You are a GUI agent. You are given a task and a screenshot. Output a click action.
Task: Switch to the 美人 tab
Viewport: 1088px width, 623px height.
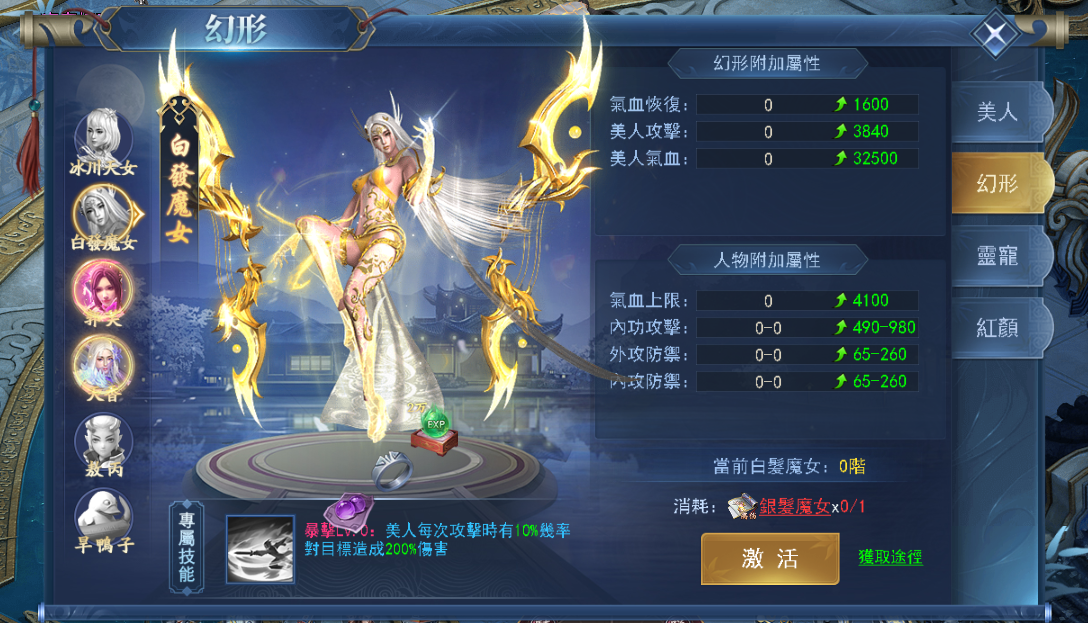[998, 111]
